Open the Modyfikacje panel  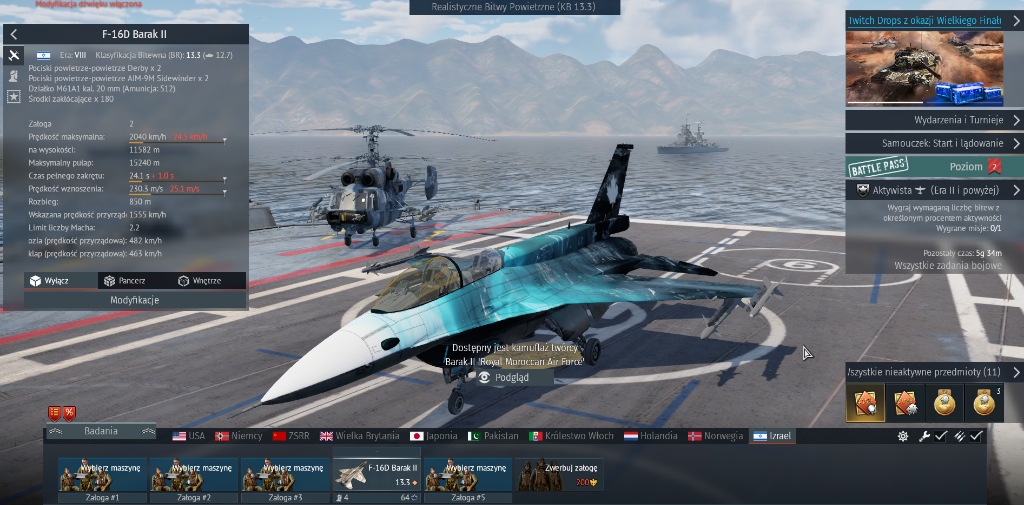point(135,300)
